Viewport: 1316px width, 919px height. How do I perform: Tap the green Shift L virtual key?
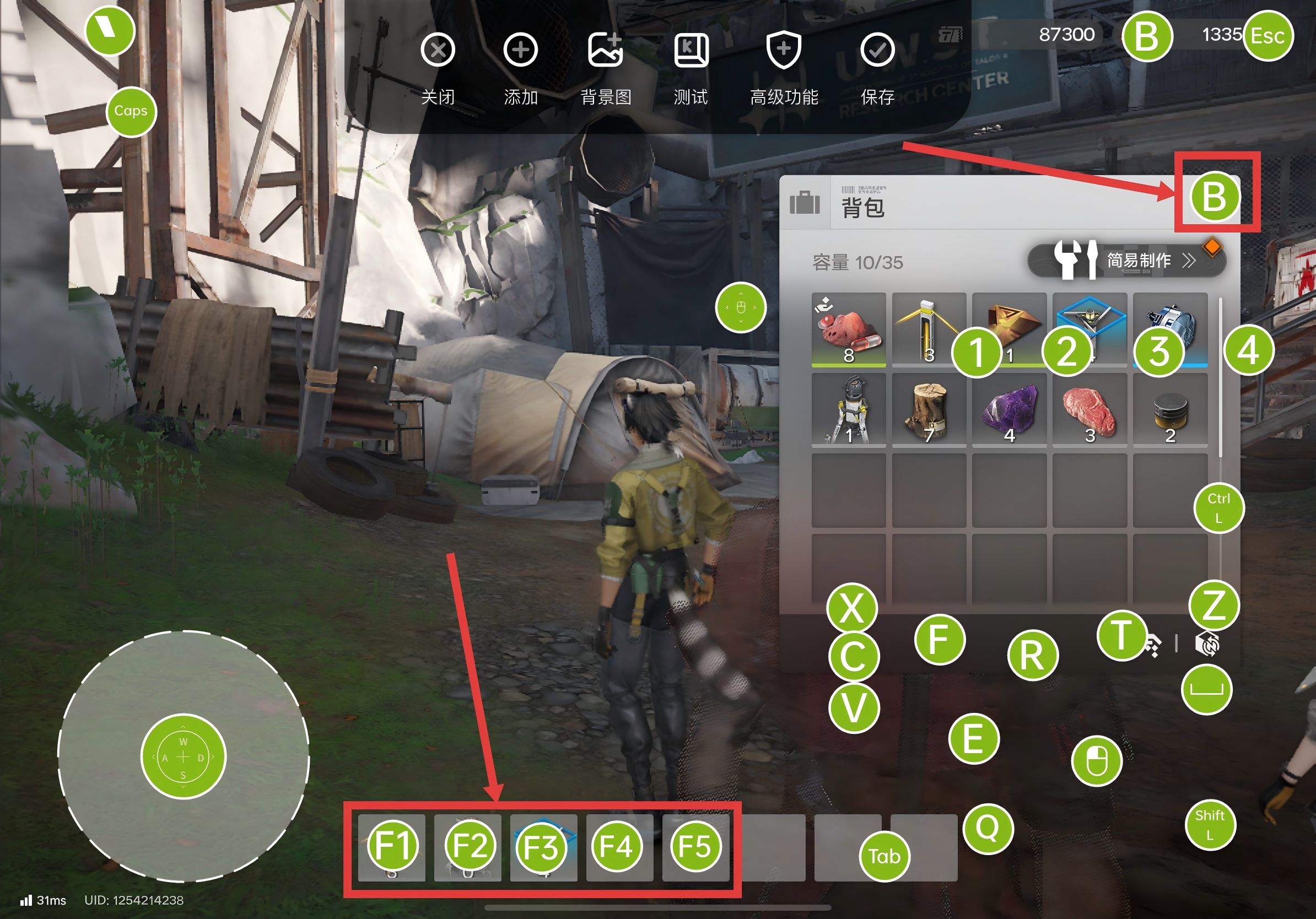coord(1210,824)
